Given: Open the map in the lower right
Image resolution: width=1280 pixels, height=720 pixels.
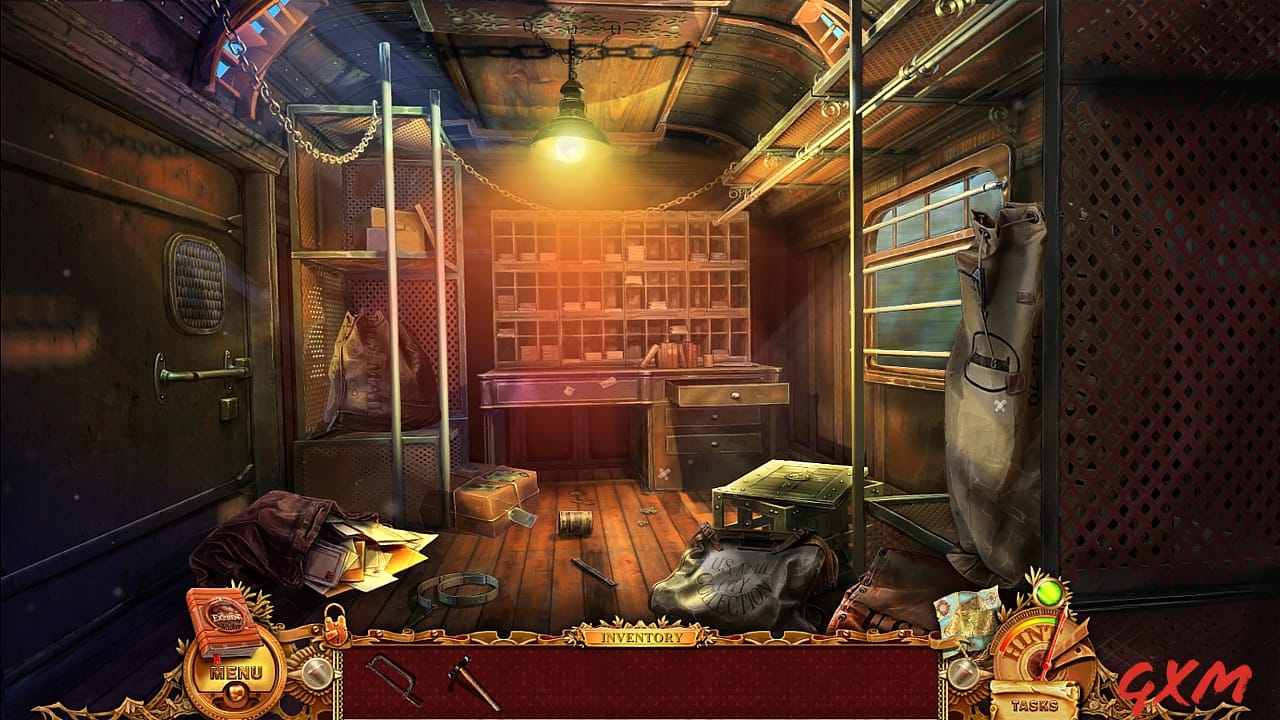Looking at the screenshot, I should 963,615.
